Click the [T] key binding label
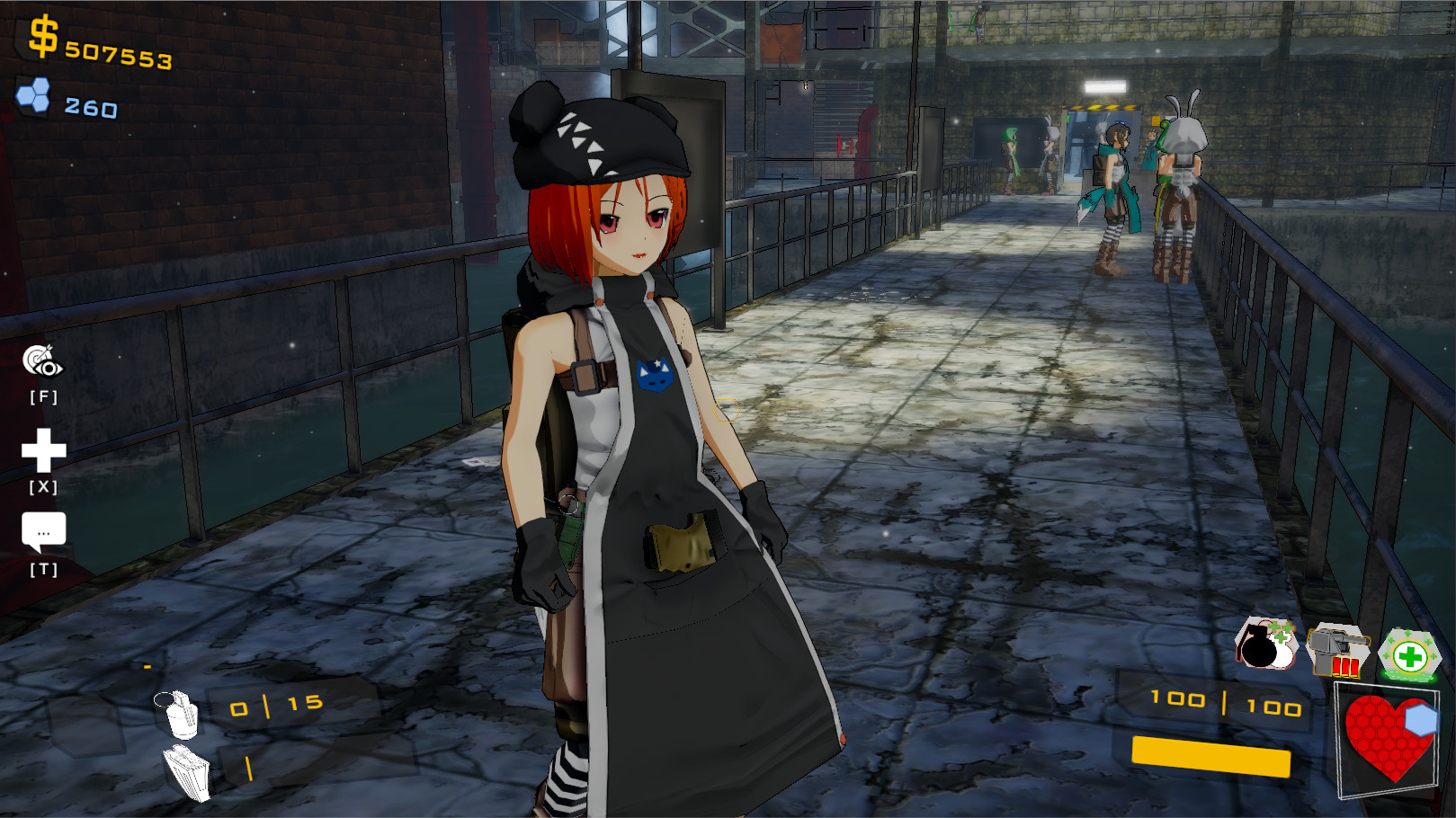The width and height of the screenshot is (1456, 818). [44, 568]
